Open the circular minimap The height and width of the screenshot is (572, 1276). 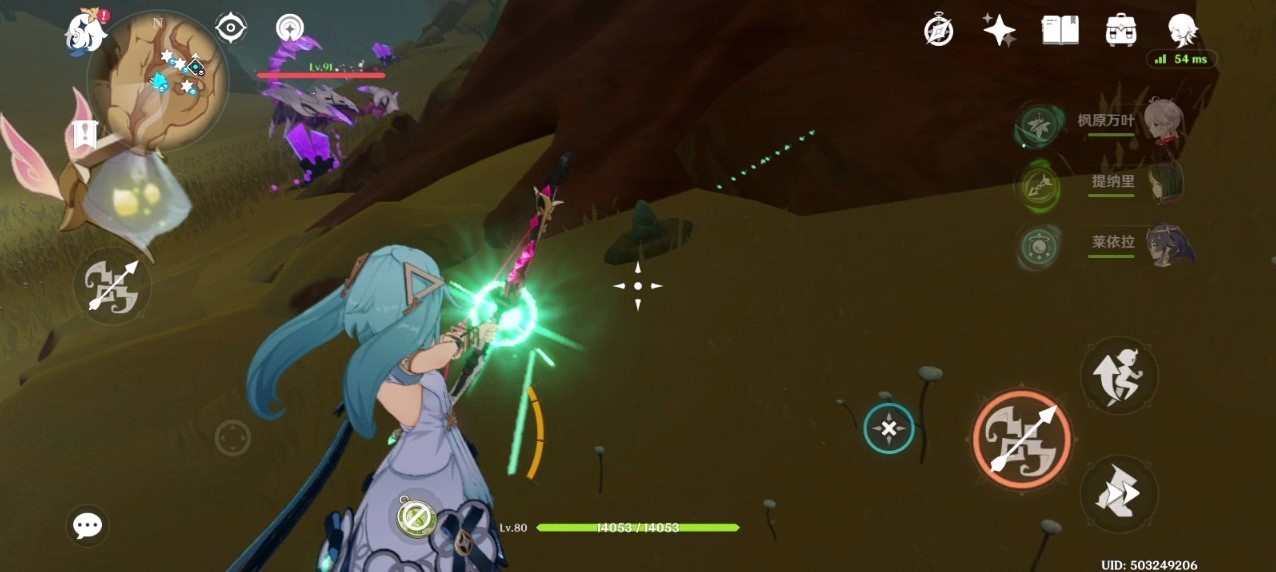[158, 81]
